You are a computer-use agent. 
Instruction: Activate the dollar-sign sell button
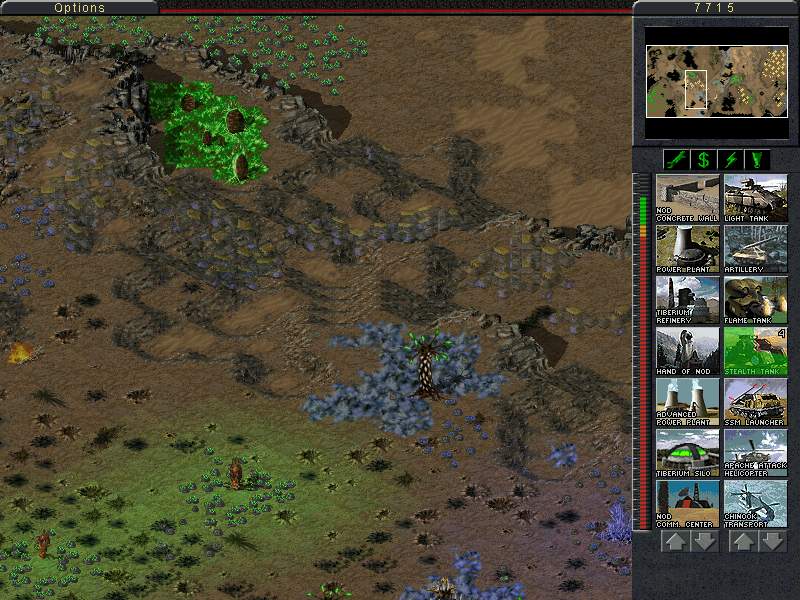pyautogui.click(x=703, y=159)
